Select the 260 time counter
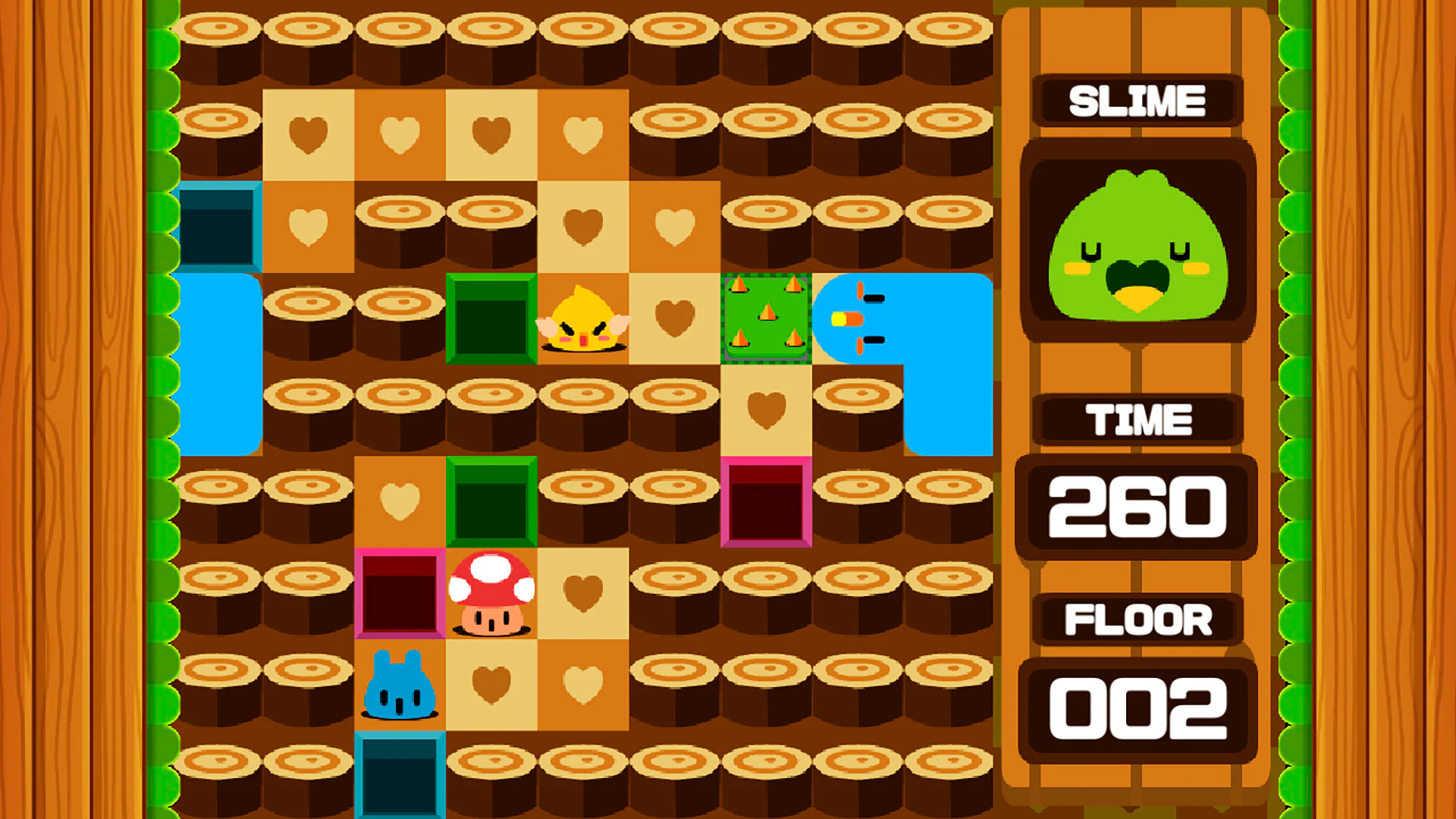The width and height of the screenshot is (1456, 819). click(x=1137, y=508)
